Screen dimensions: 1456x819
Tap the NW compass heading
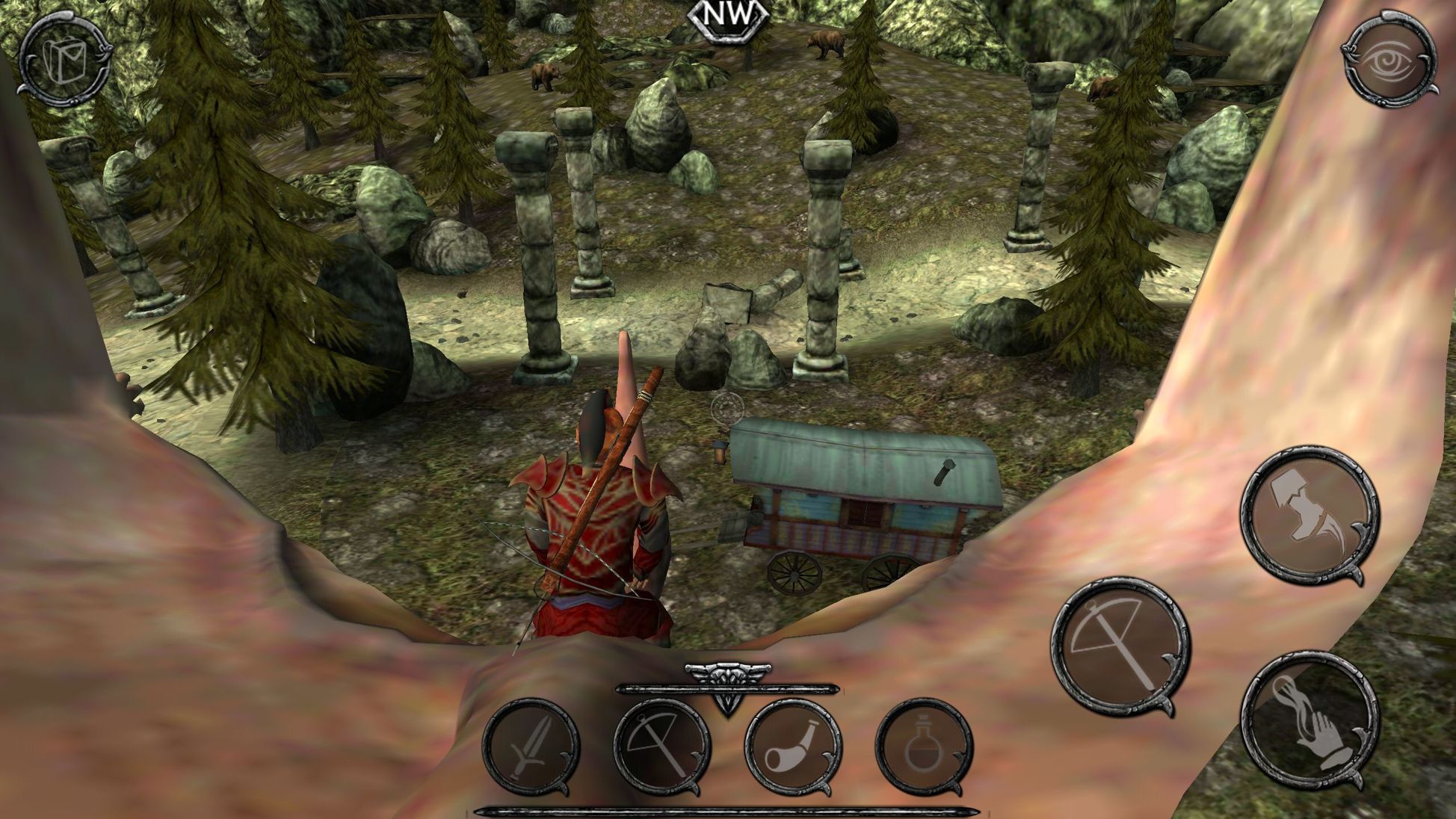pos(729,16)
